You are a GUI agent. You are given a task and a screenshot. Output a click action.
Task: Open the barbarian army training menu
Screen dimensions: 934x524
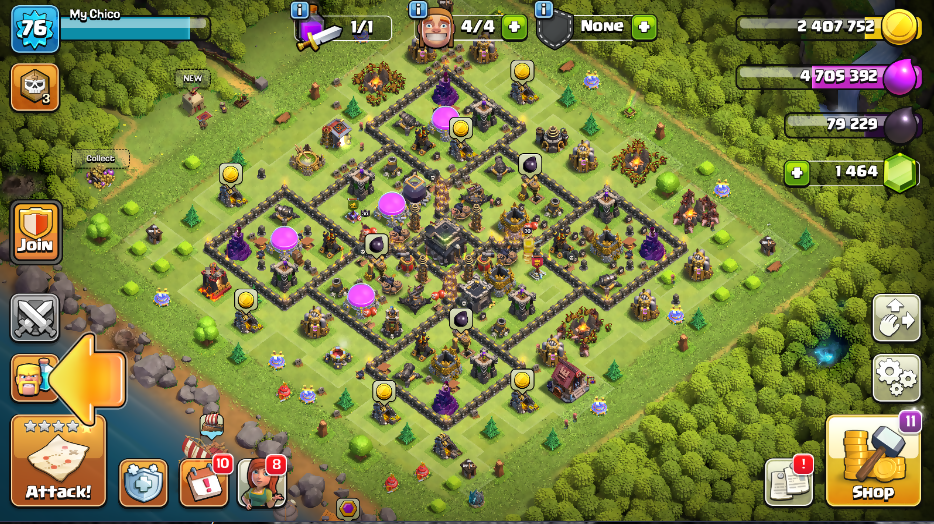[x=33, y=378]
